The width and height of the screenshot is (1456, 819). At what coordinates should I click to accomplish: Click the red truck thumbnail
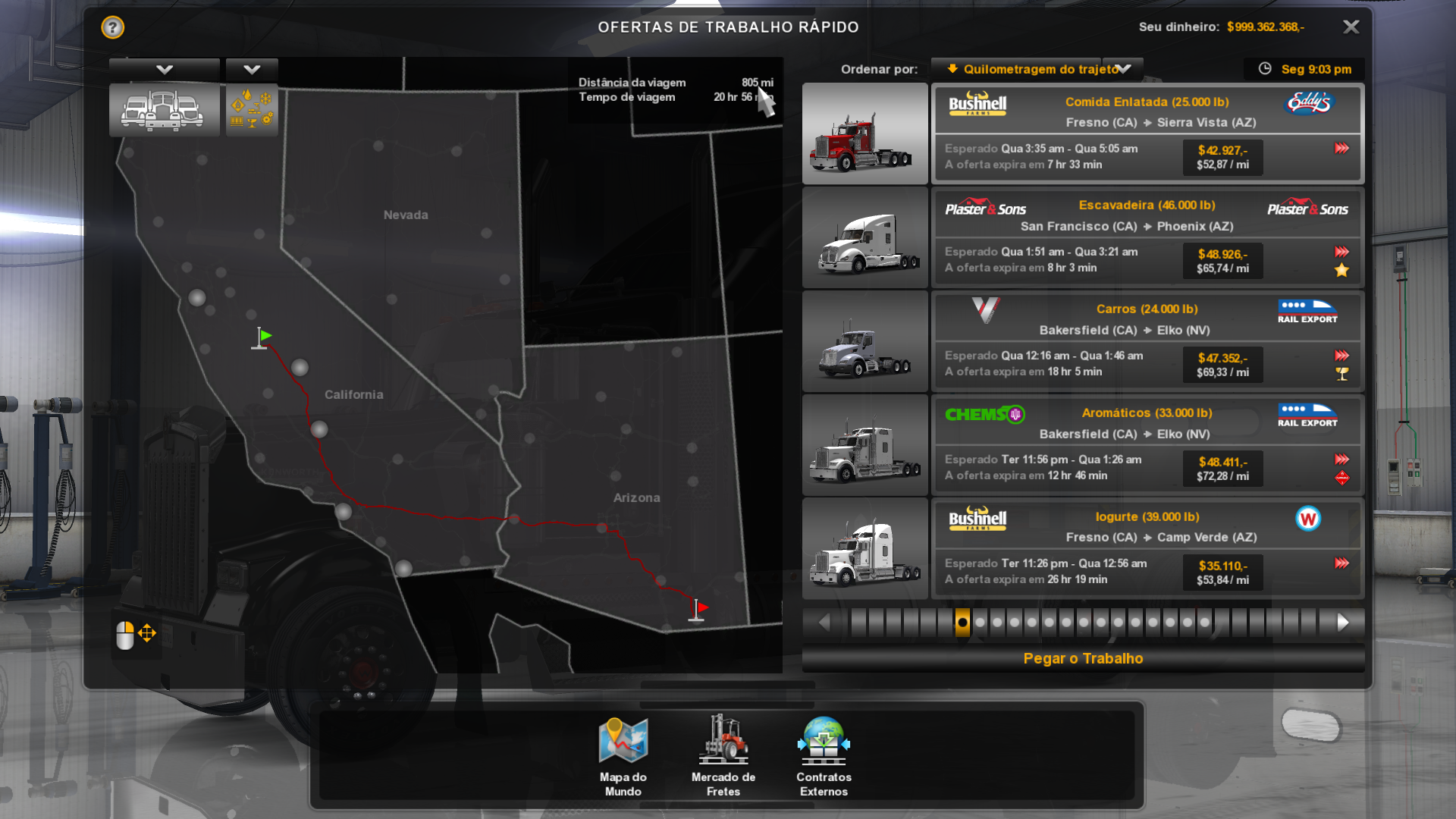[x=864, y=133]
